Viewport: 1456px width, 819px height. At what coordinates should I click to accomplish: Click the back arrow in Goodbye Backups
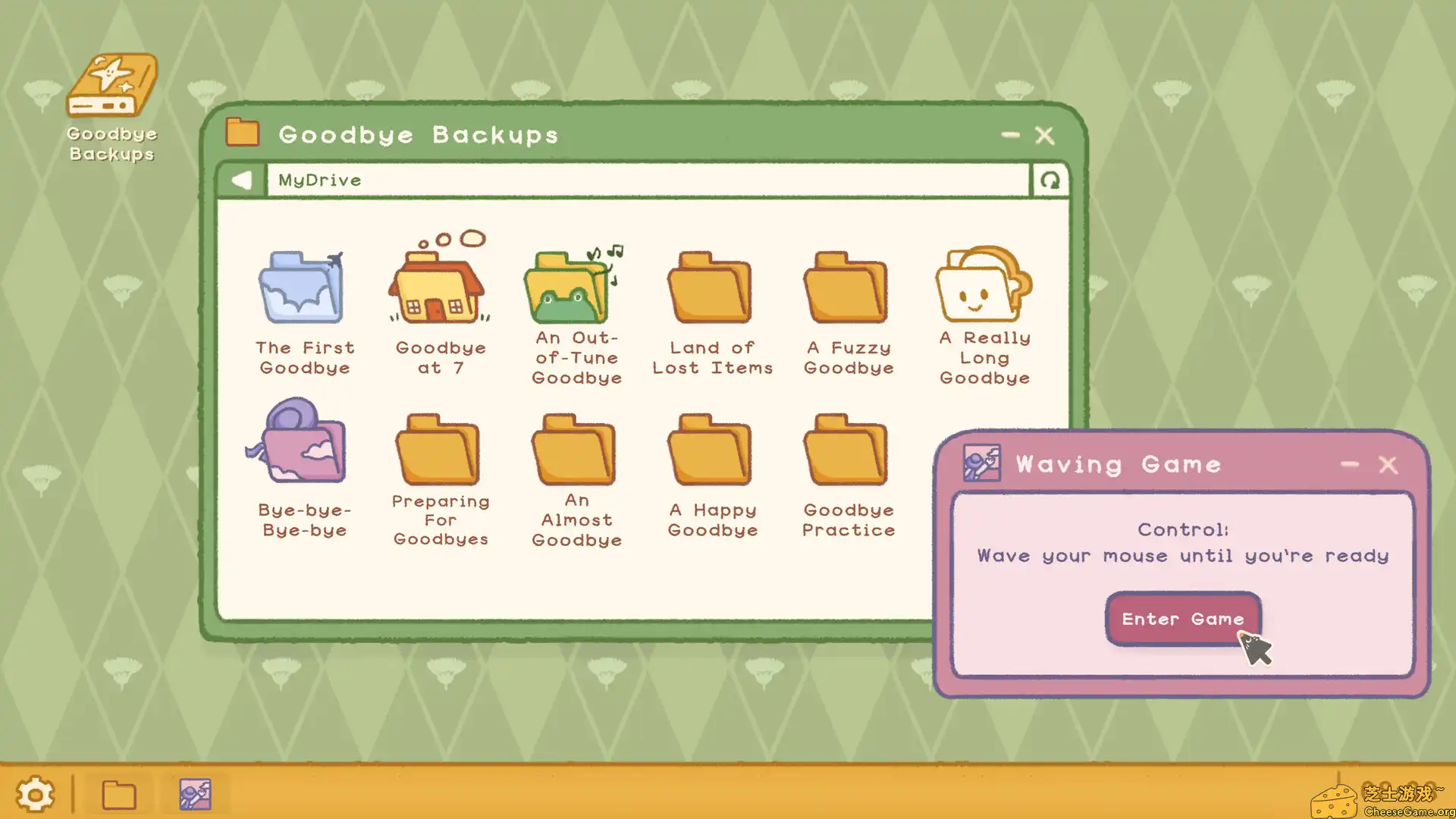click(241, 180)
